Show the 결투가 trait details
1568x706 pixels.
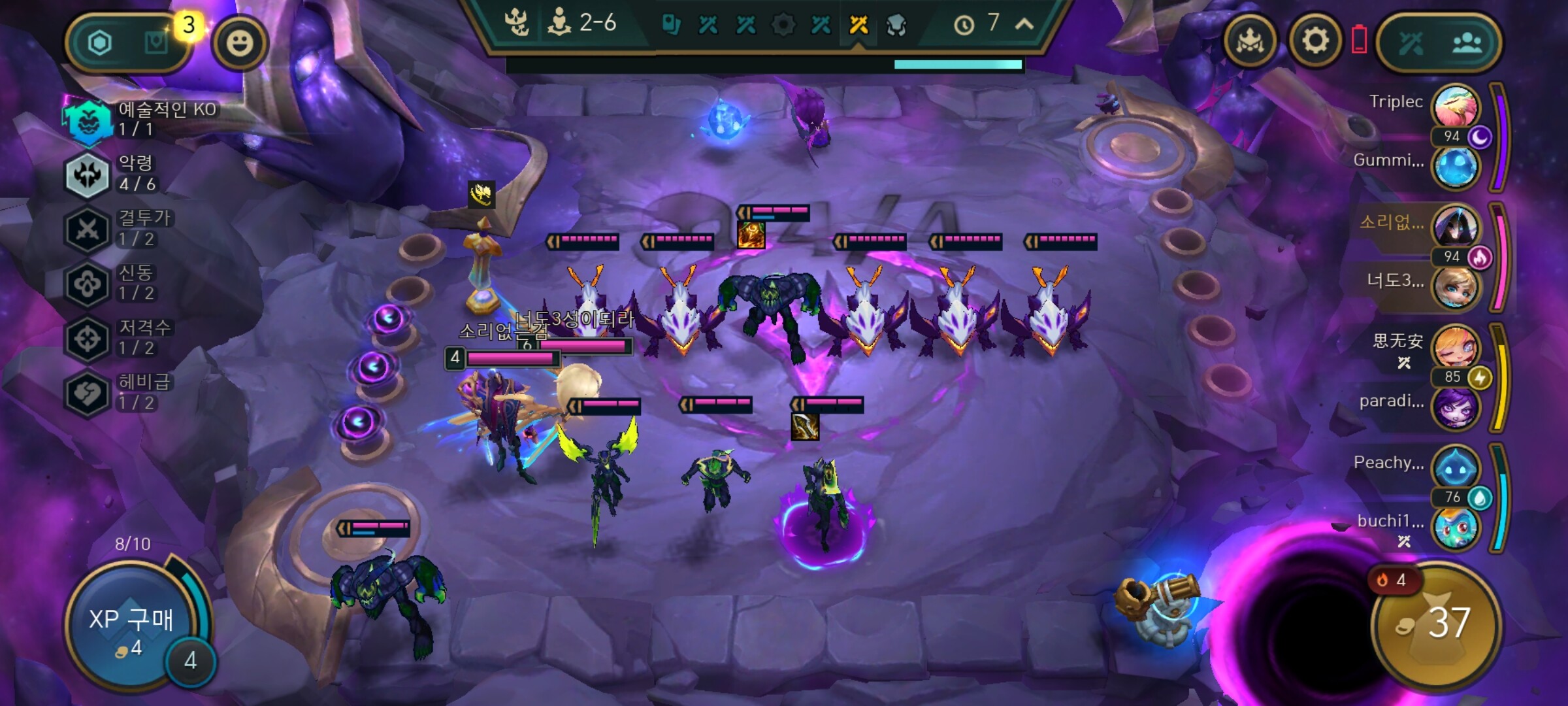[x=88, y=229]
